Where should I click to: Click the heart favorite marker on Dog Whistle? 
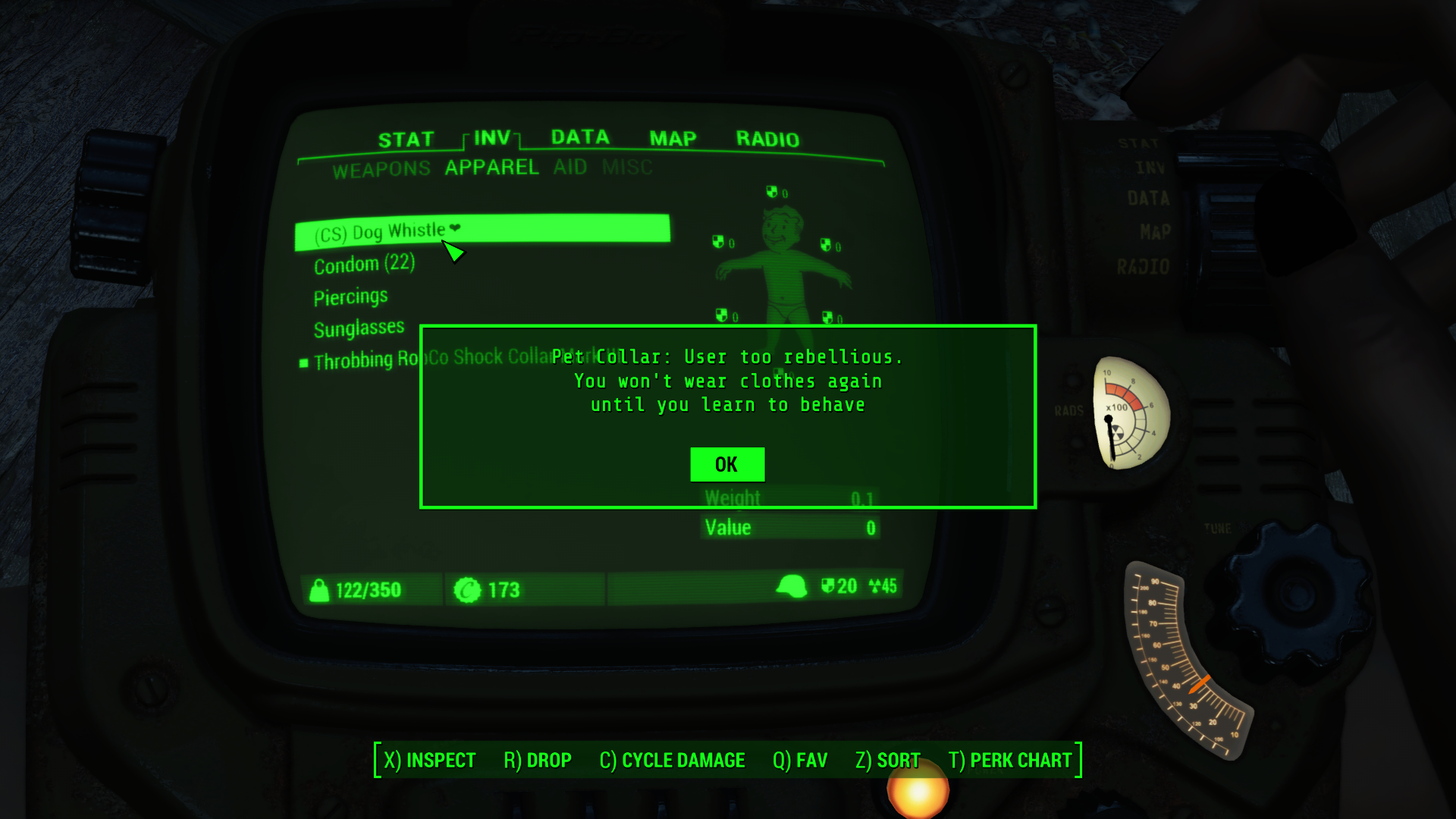click(x=455, y=230)
